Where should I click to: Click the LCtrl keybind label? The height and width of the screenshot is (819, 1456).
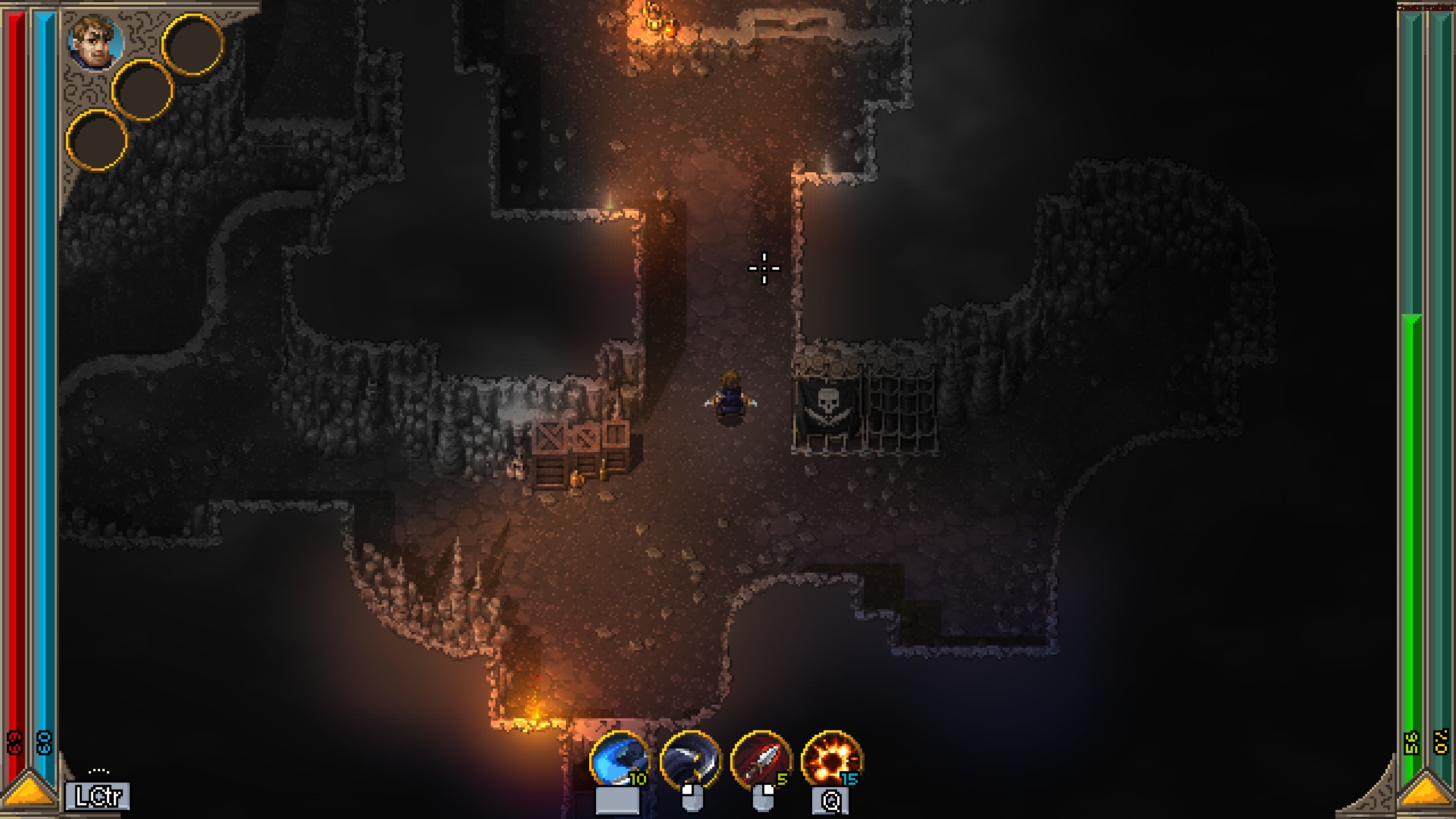[97, 796]
